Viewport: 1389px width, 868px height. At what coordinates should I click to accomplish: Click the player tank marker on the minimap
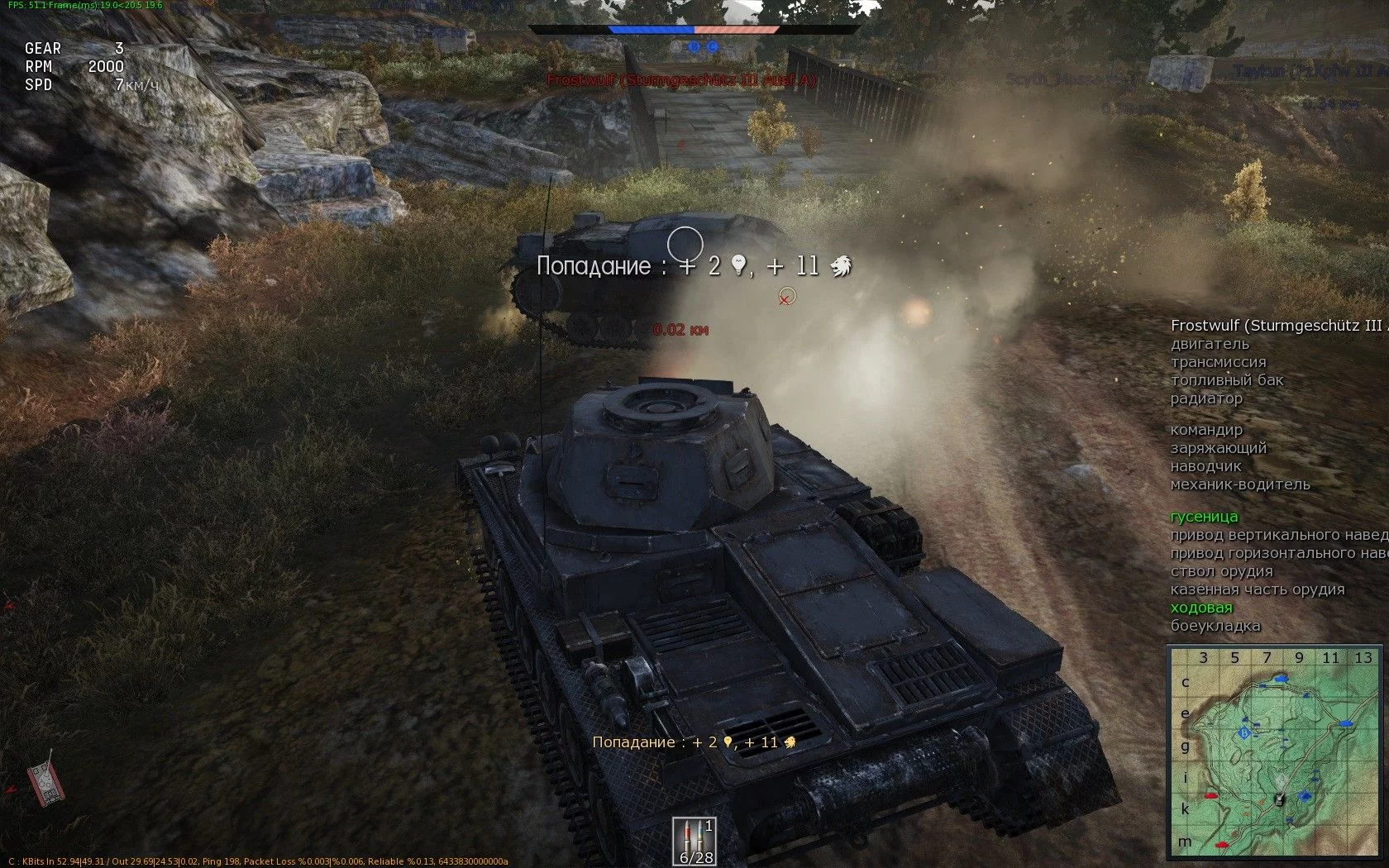click(x=1280, y=799)
